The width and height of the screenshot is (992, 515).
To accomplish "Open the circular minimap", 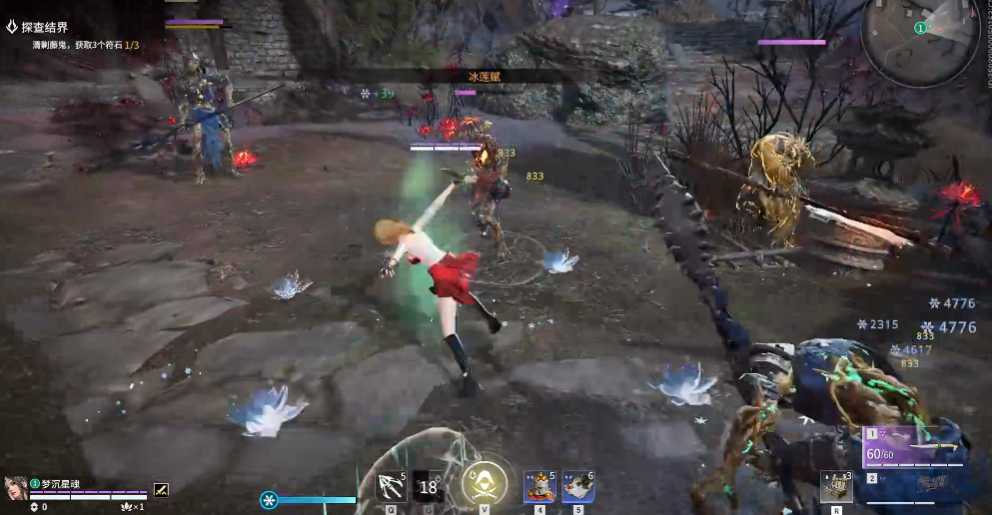I will point(921,41).
